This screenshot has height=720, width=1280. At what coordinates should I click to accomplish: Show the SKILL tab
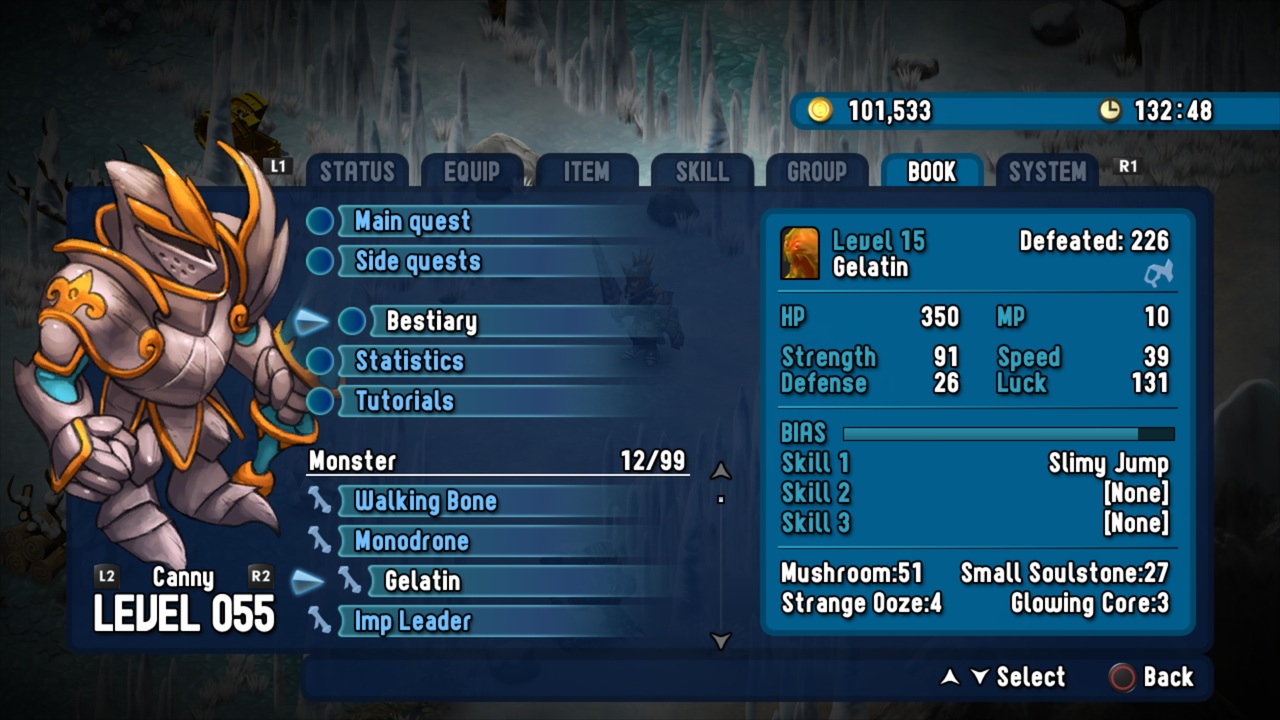point(702,172)
